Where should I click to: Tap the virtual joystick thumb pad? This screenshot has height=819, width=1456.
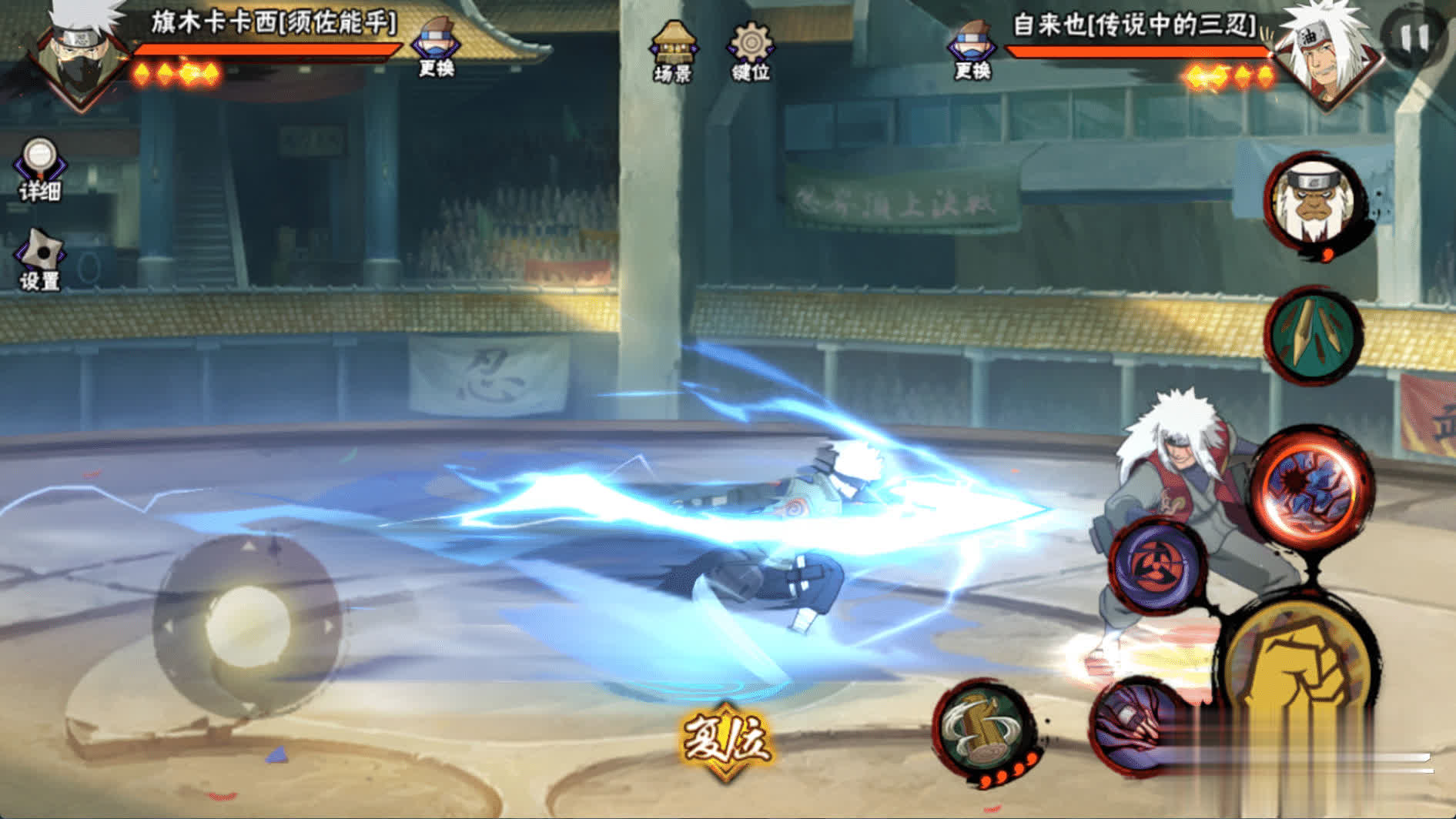tap(247, 626)
